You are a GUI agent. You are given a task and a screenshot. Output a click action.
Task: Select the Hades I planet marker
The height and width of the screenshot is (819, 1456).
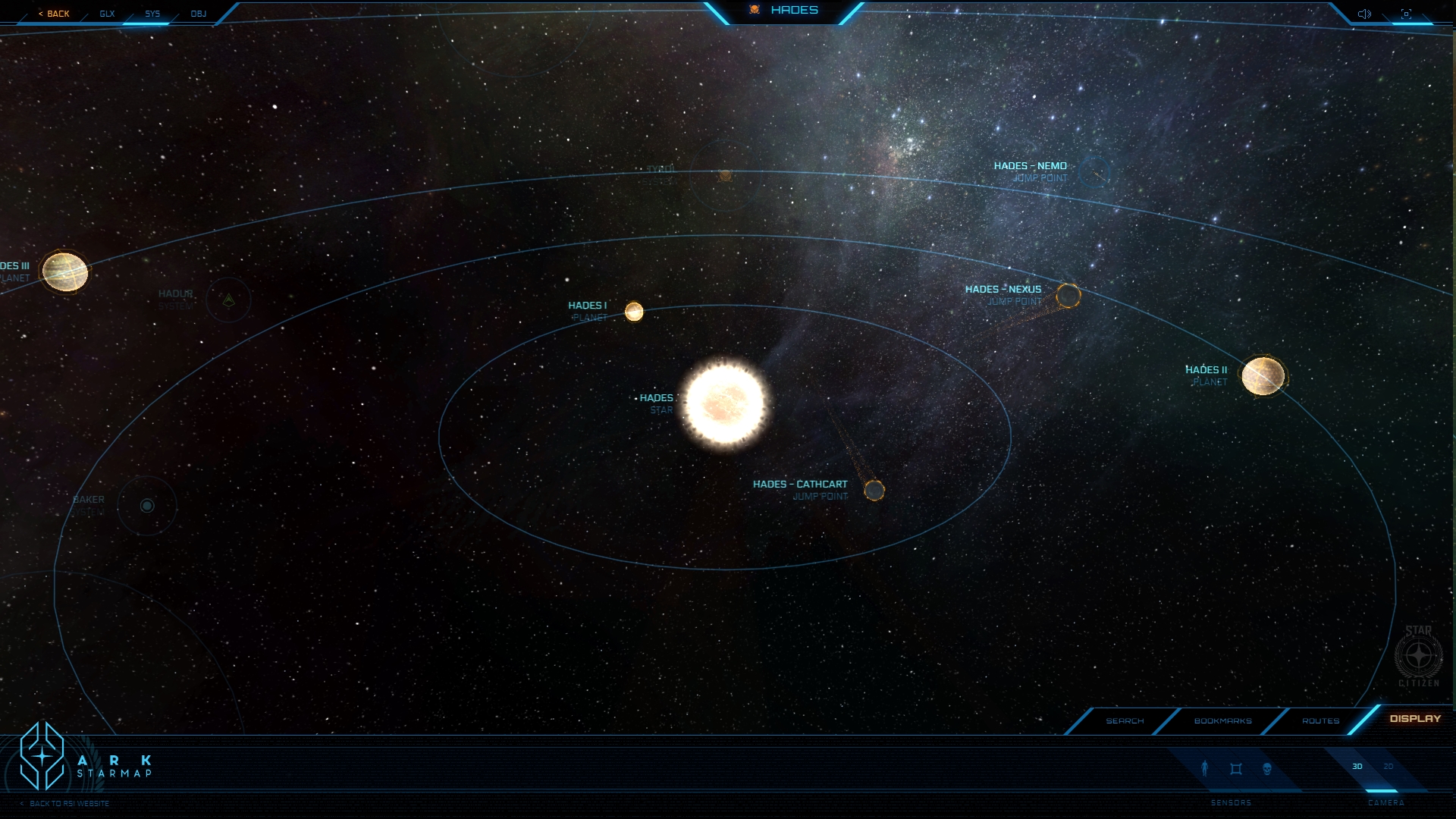[x=634, y=312]
